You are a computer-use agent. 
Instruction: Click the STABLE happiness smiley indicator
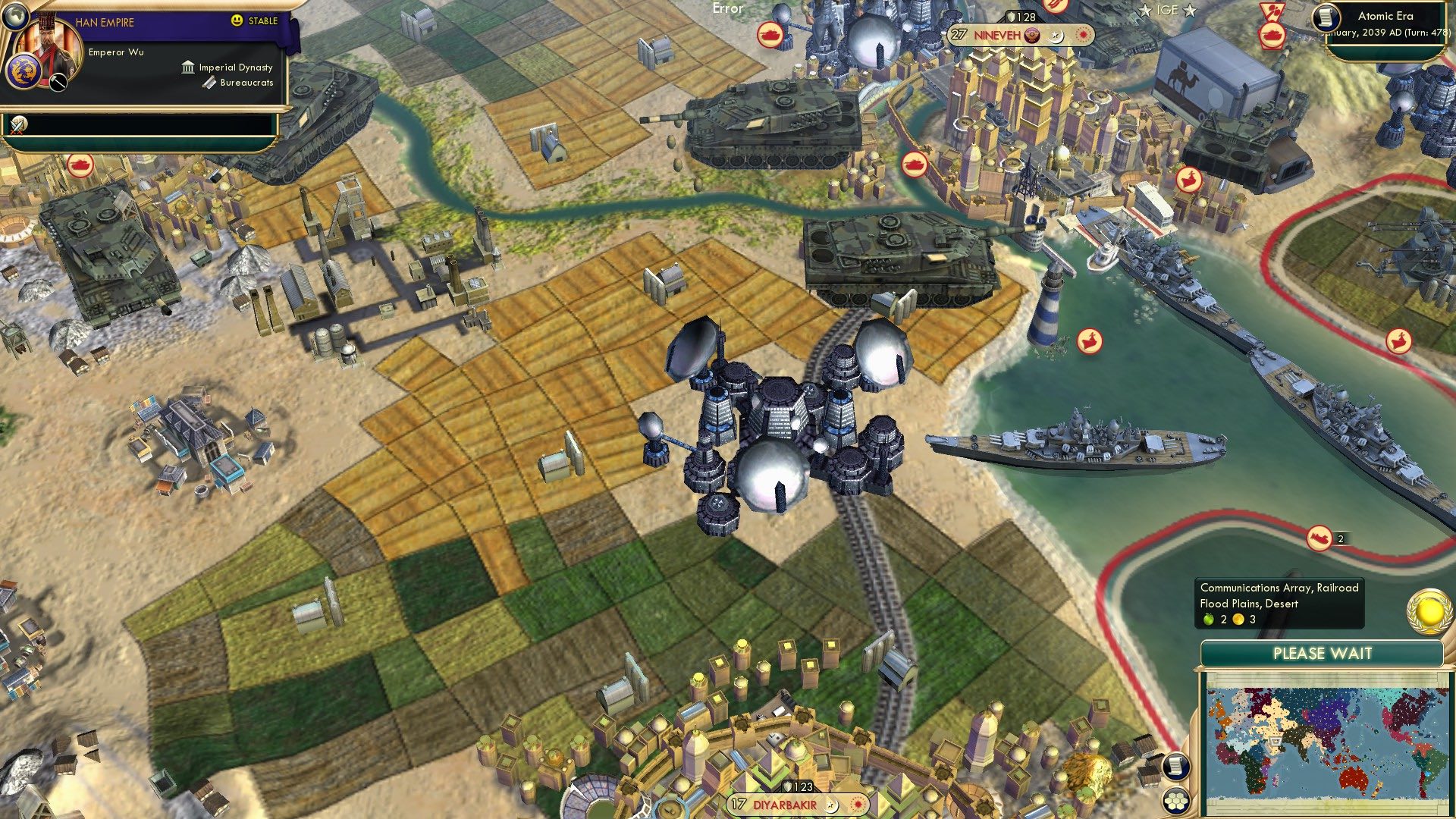tap(236, 20)
